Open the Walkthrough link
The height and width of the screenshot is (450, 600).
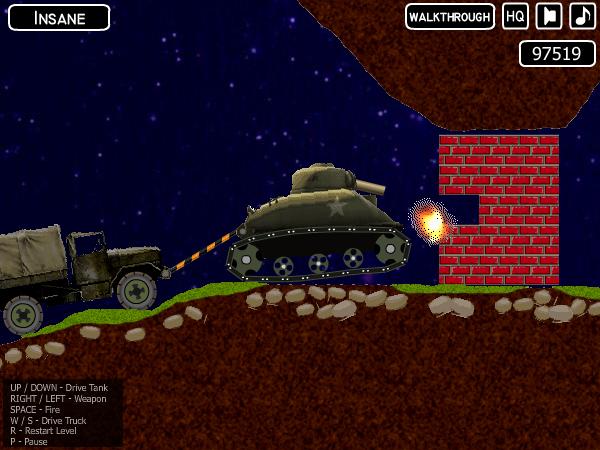tap(450, 17)
